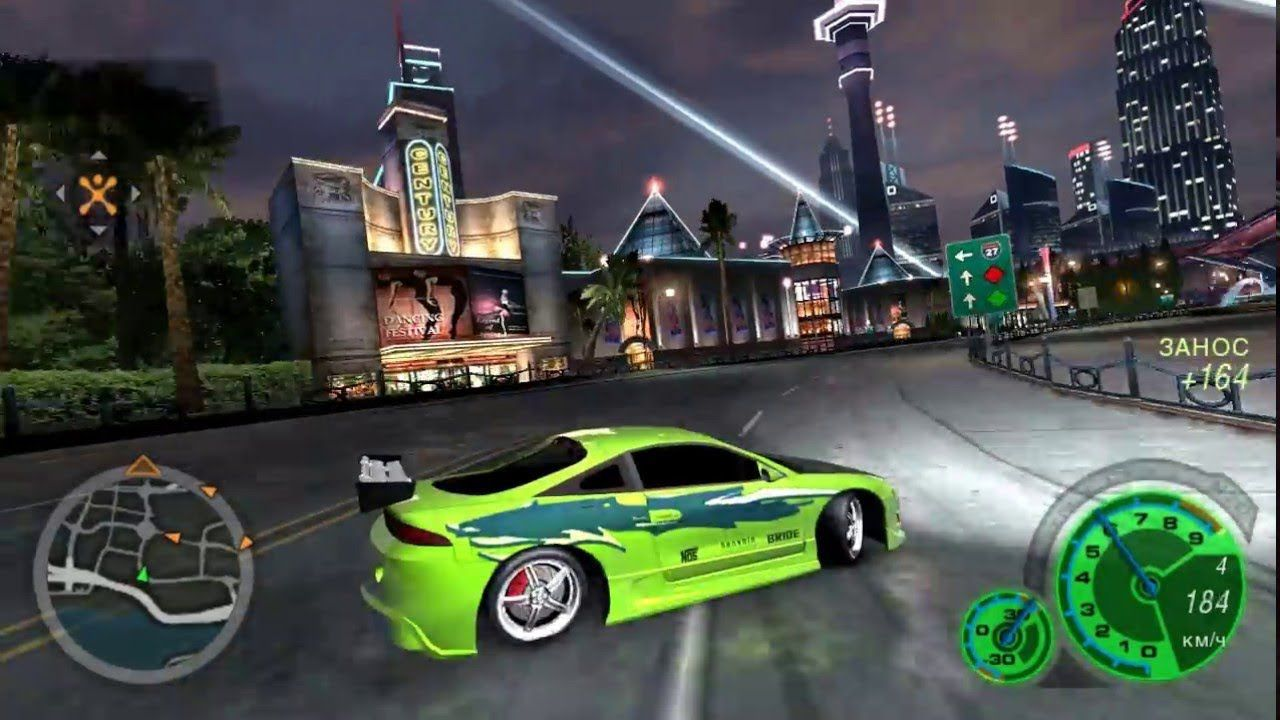Select the route 27 shield on the green sign
This screenshot has height=720, width=1280.
992,250
